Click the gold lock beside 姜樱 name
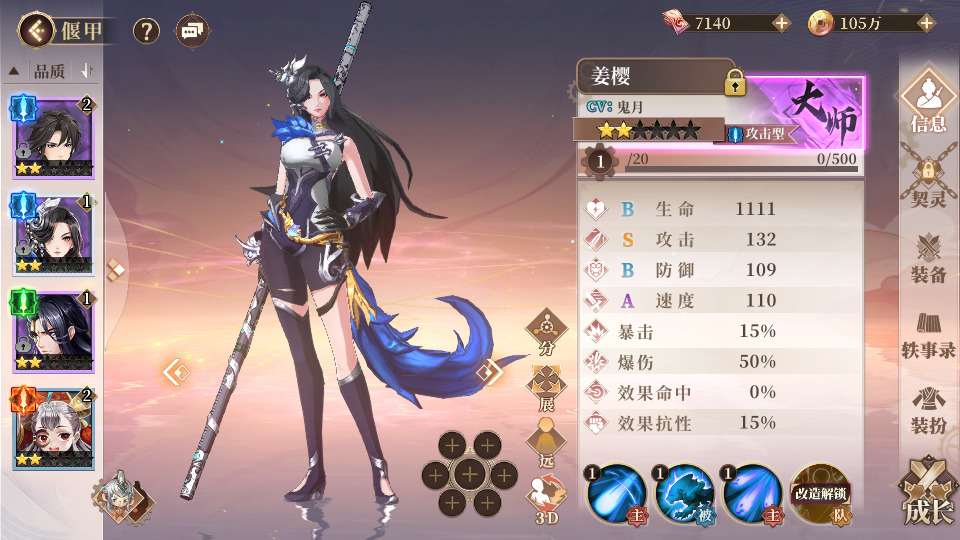 click(x=736, y=83)
